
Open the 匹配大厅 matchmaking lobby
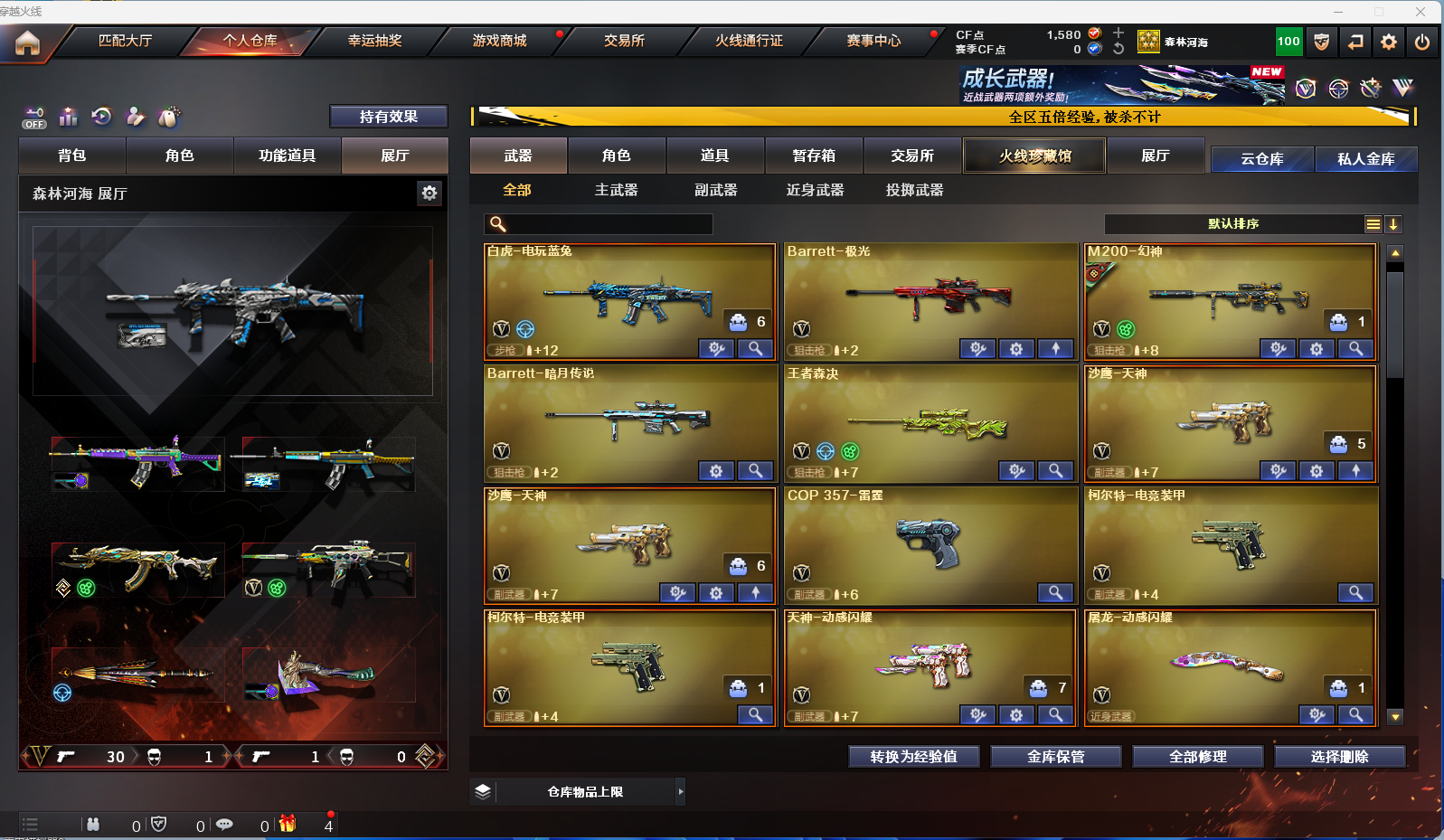tap(125, 41)
